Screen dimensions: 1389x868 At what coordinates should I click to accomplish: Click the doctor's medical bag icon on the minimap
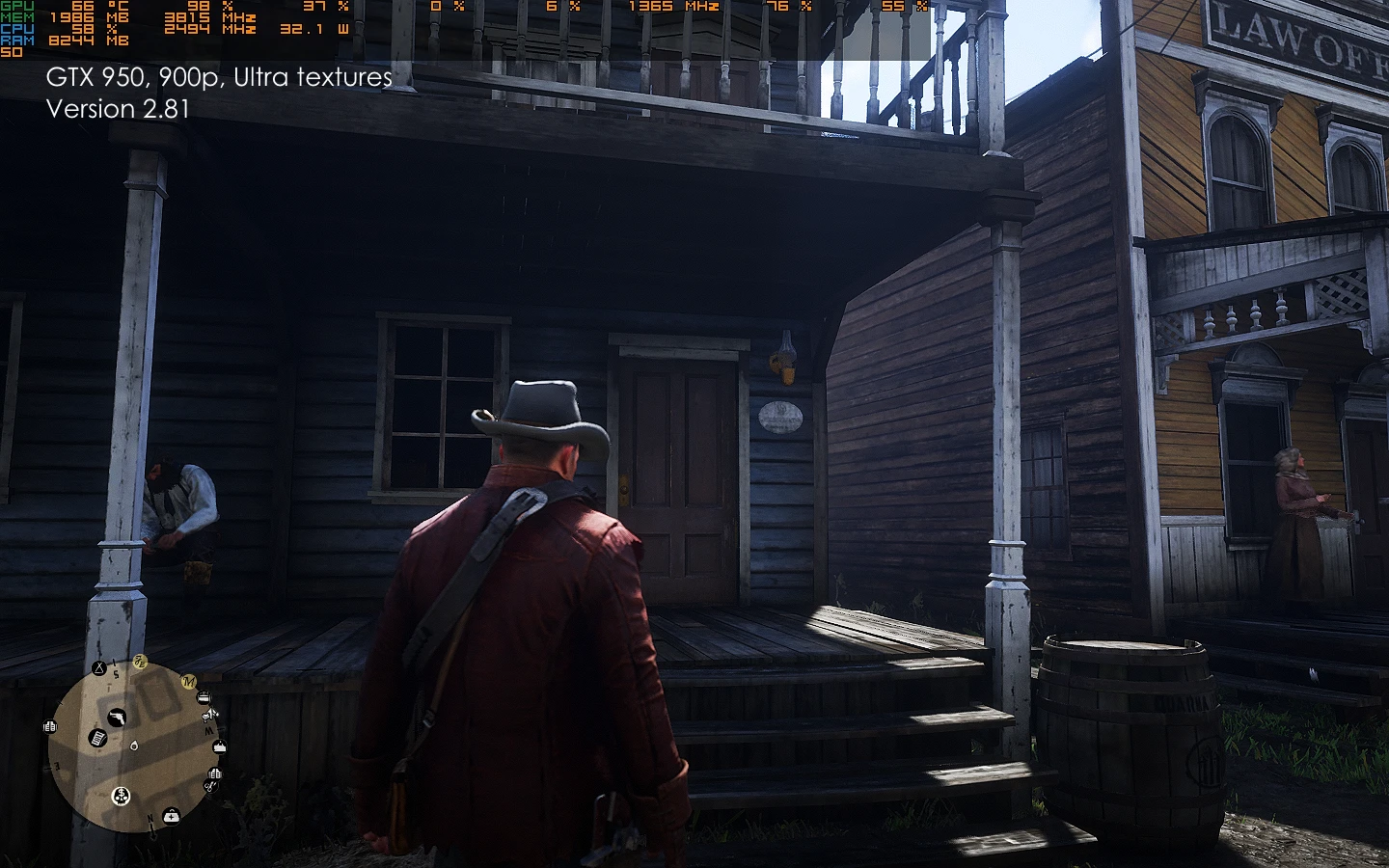(x=171, y=816)
